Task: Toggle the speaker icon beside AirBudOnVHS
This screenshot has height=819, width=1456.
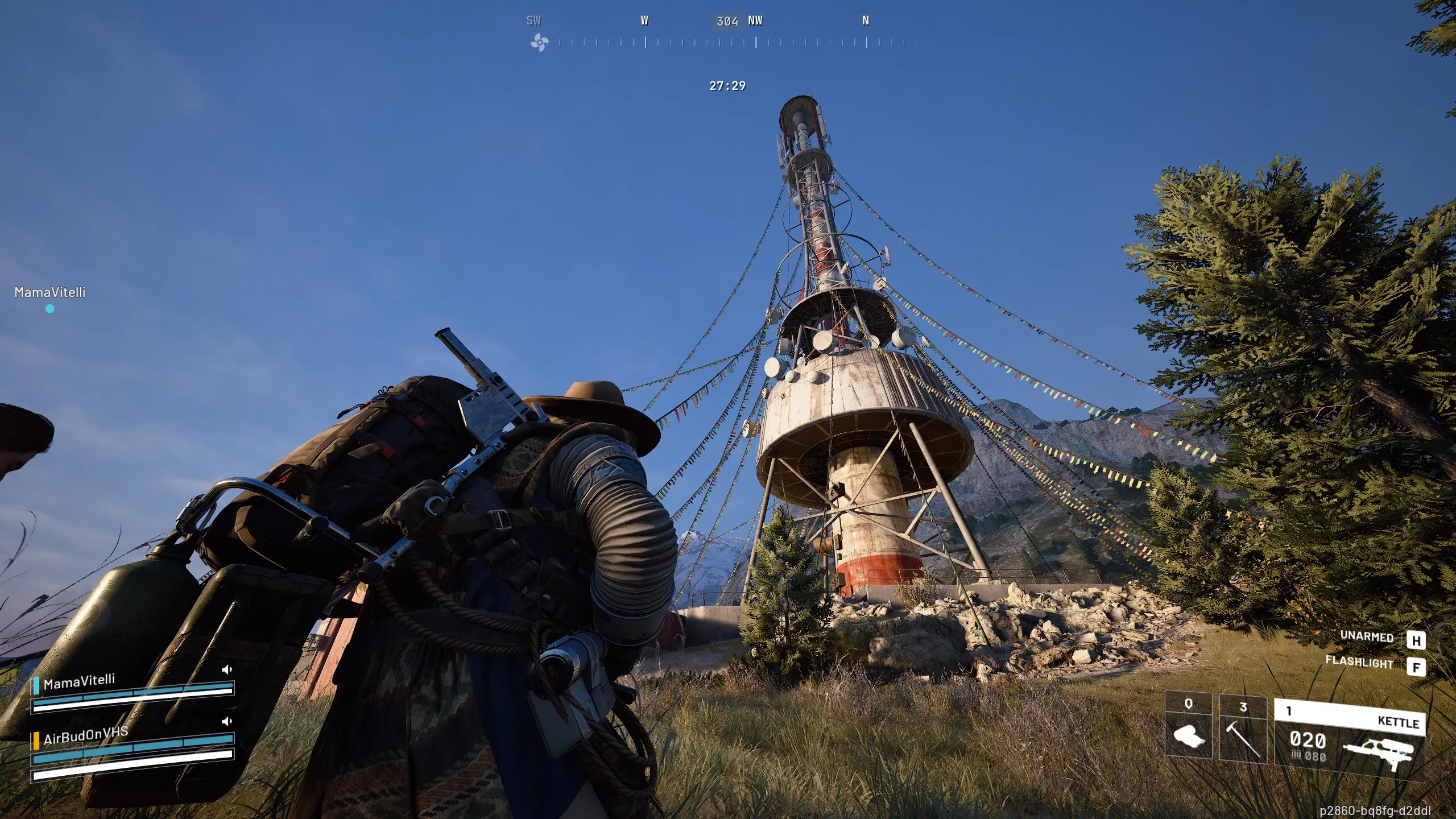Action: (227, 721)
